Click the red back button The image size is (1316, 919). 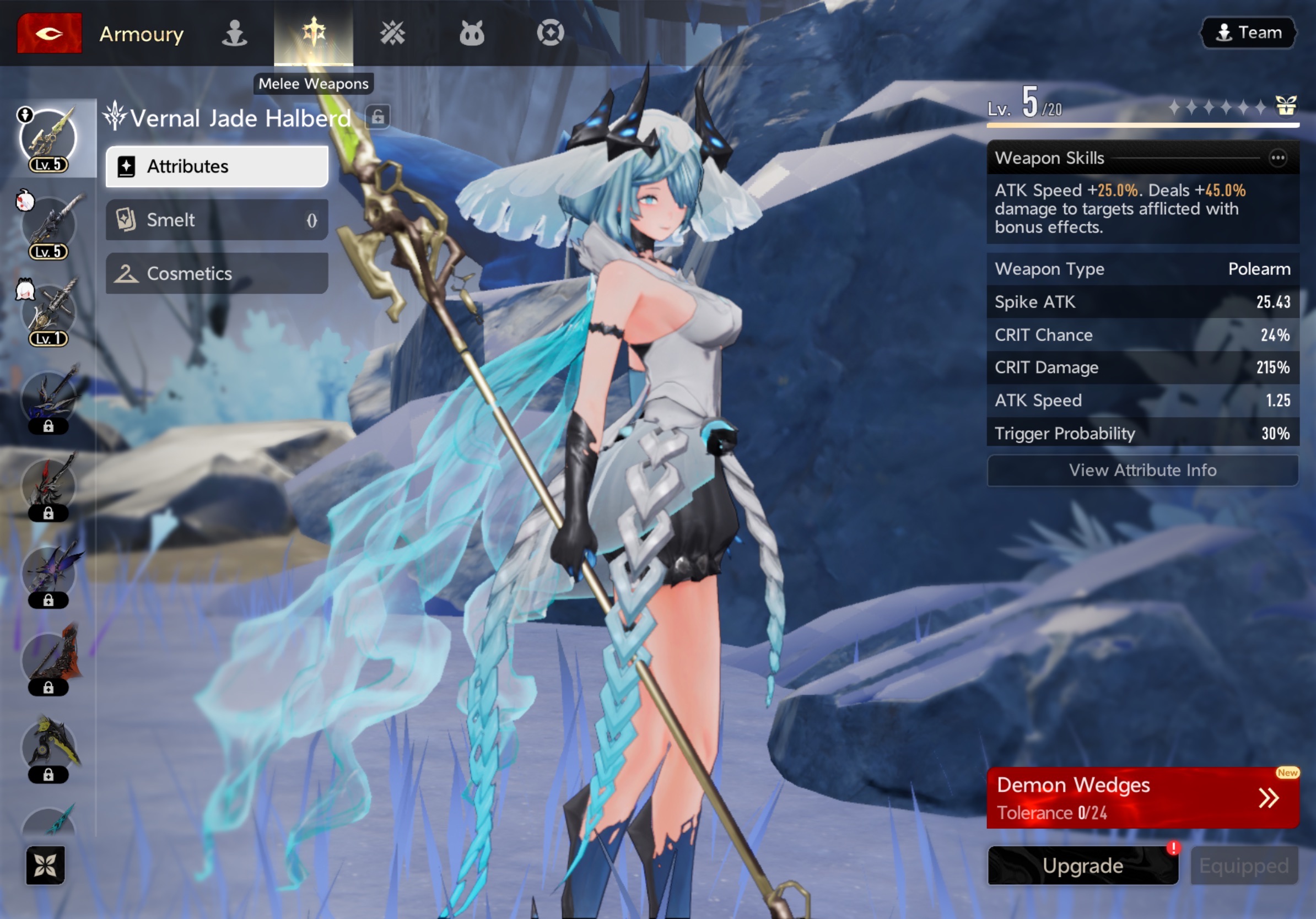(49, 33)
